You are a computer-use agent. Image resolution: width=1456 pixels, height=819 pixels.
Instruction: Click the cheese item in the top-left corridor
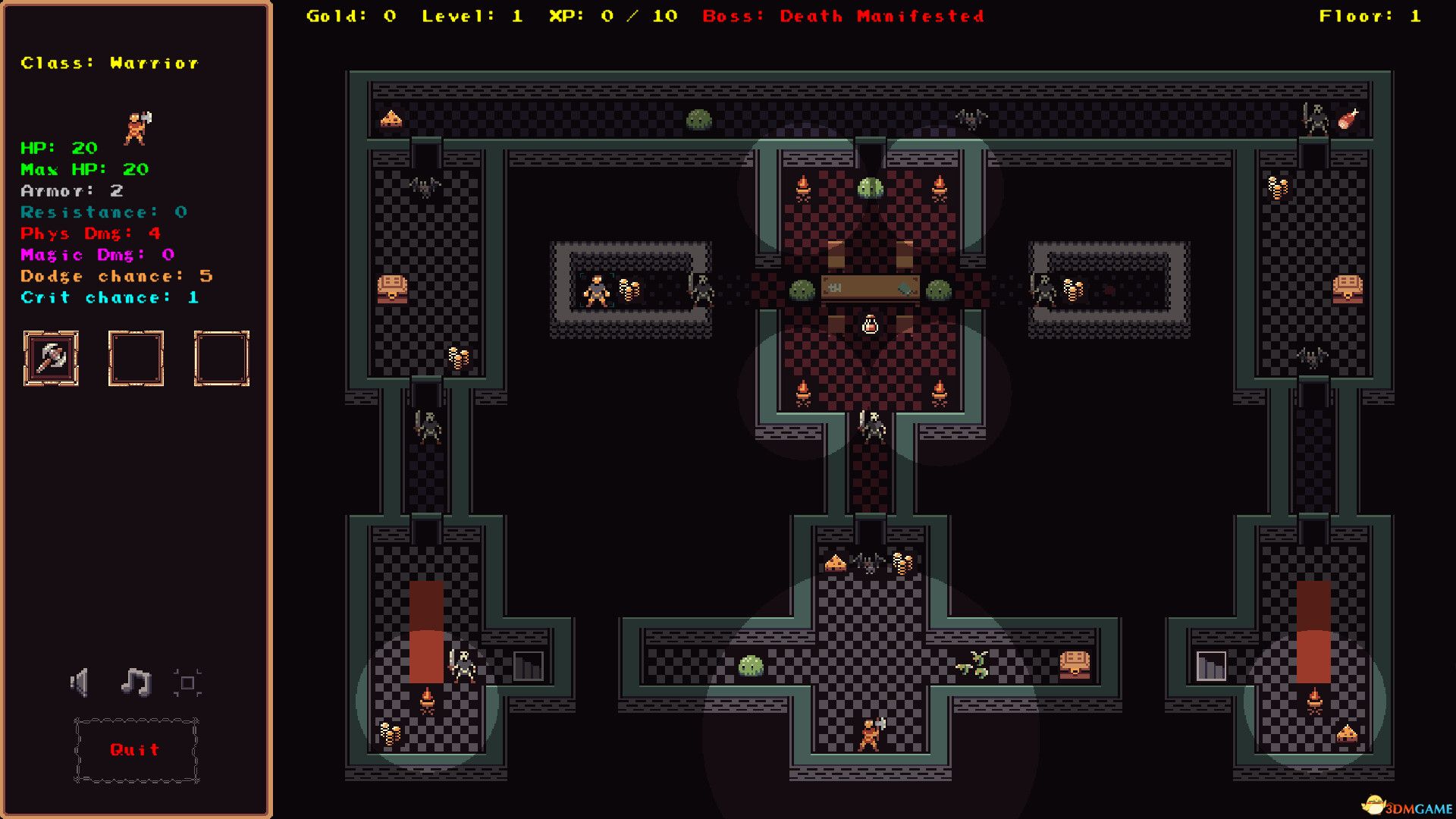point(391,118)
